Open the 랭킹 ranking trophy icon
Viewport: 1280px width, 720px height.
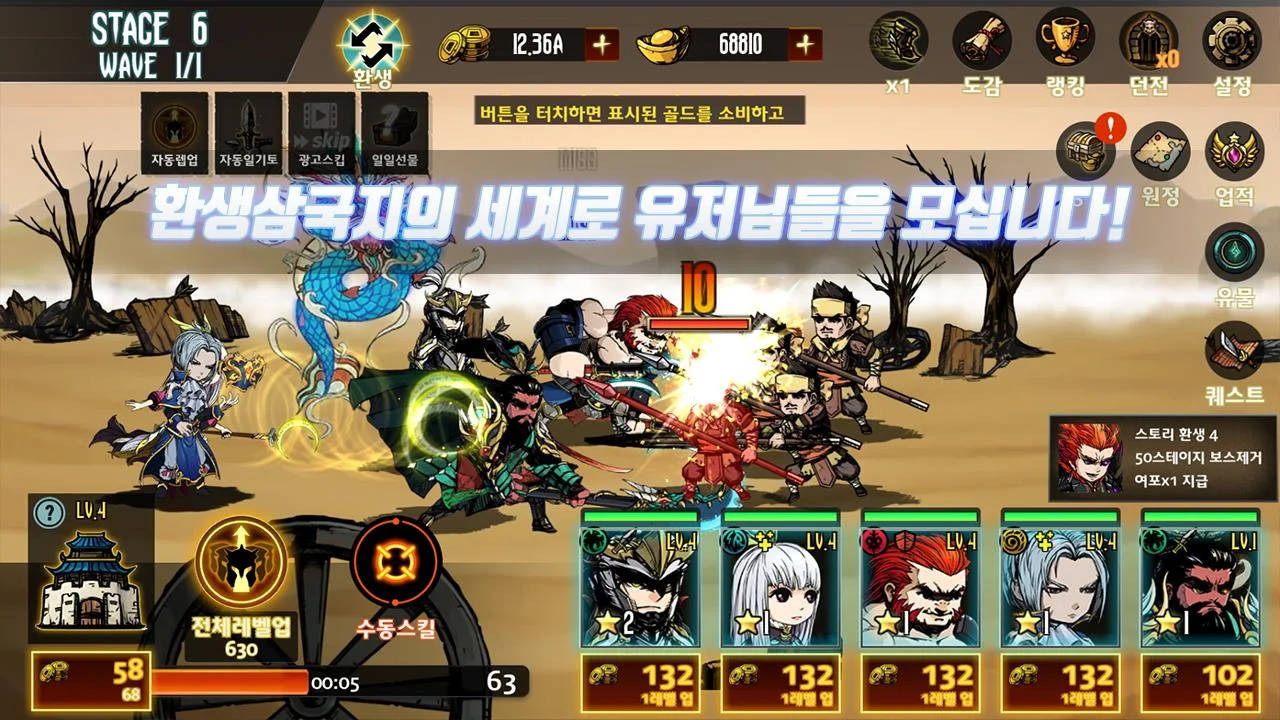1064,42
